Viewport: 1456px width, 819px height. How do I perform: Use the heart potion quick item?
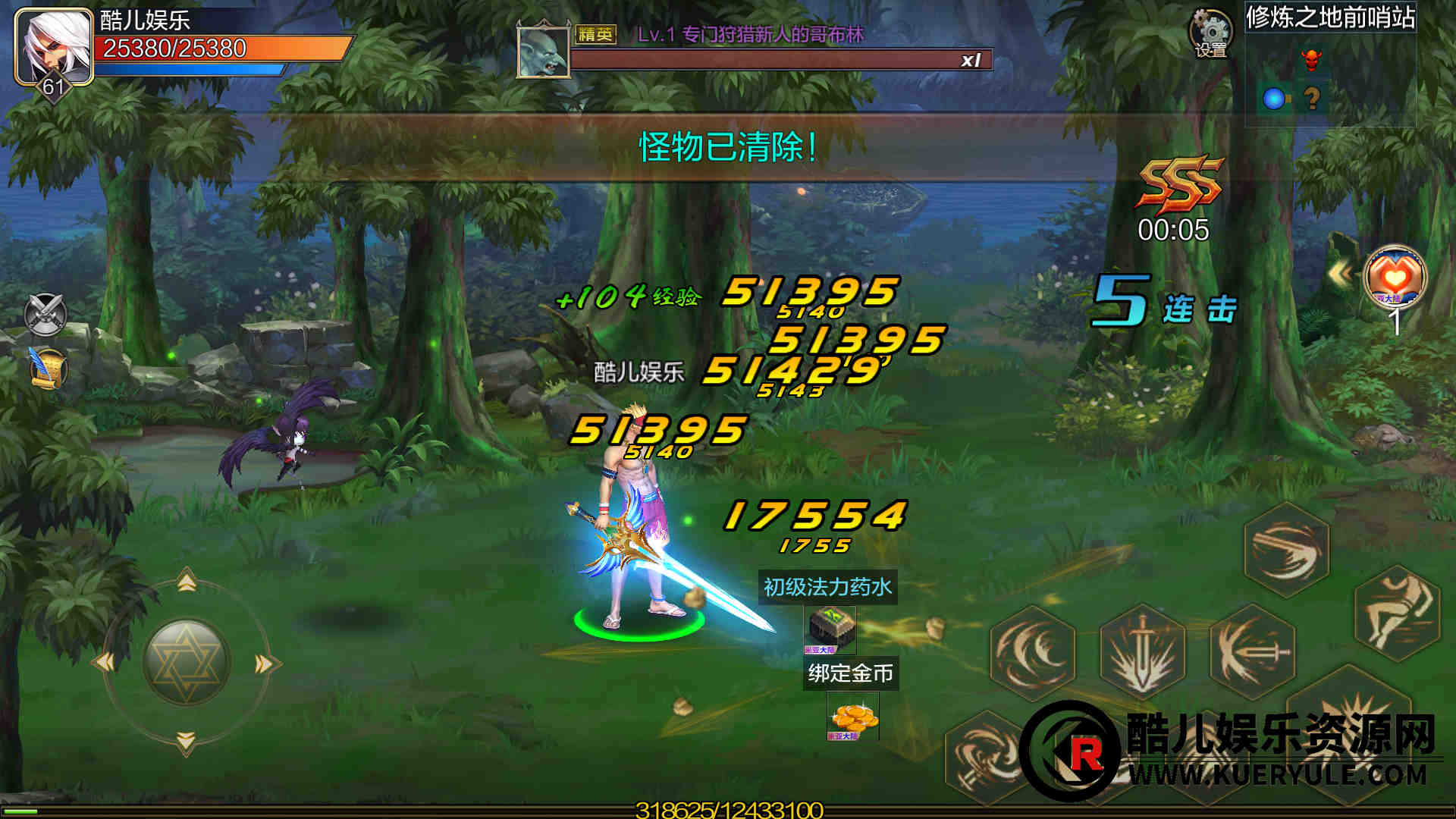1394,277
